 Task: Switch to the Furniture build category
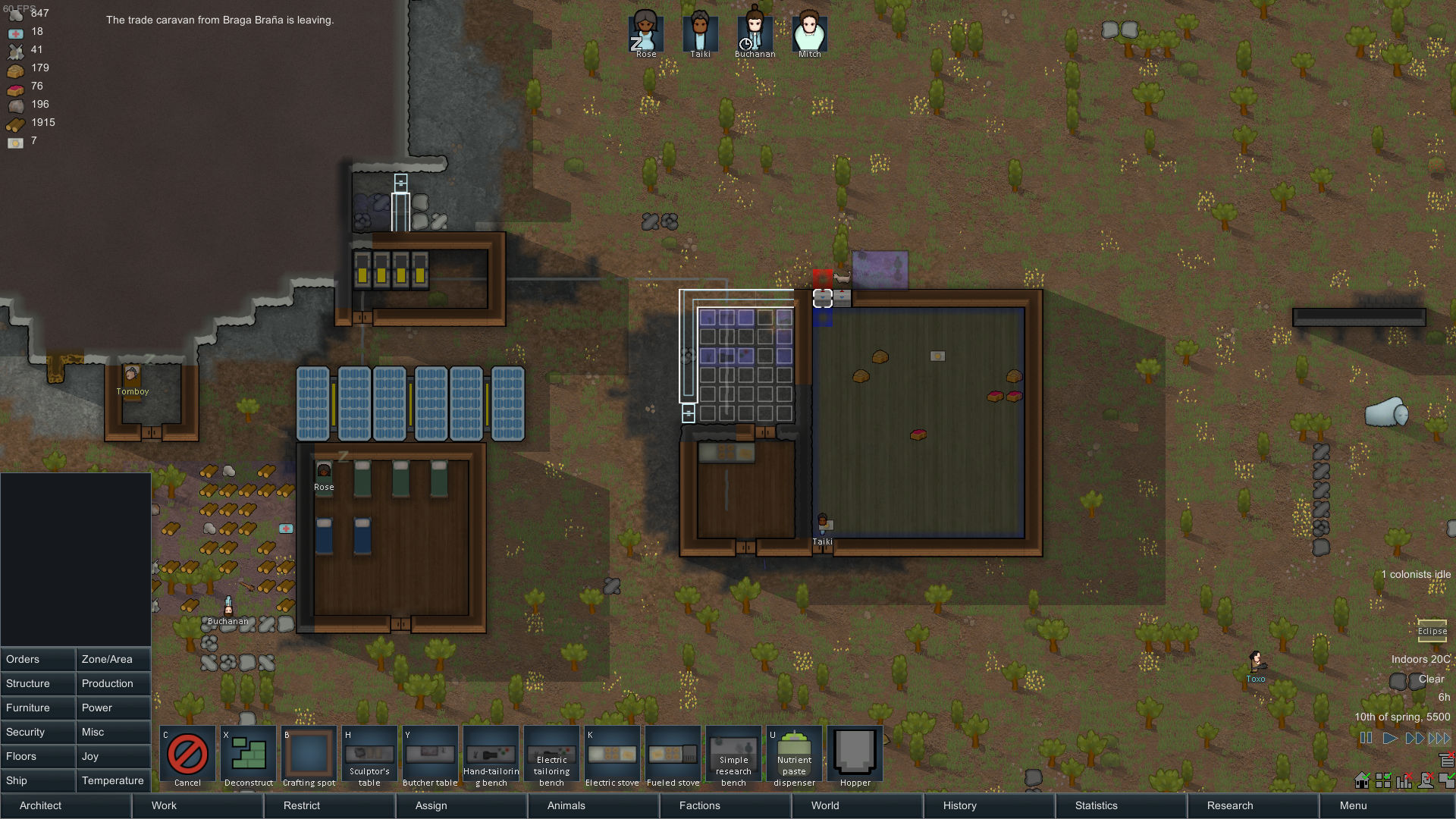click(38, 708)
